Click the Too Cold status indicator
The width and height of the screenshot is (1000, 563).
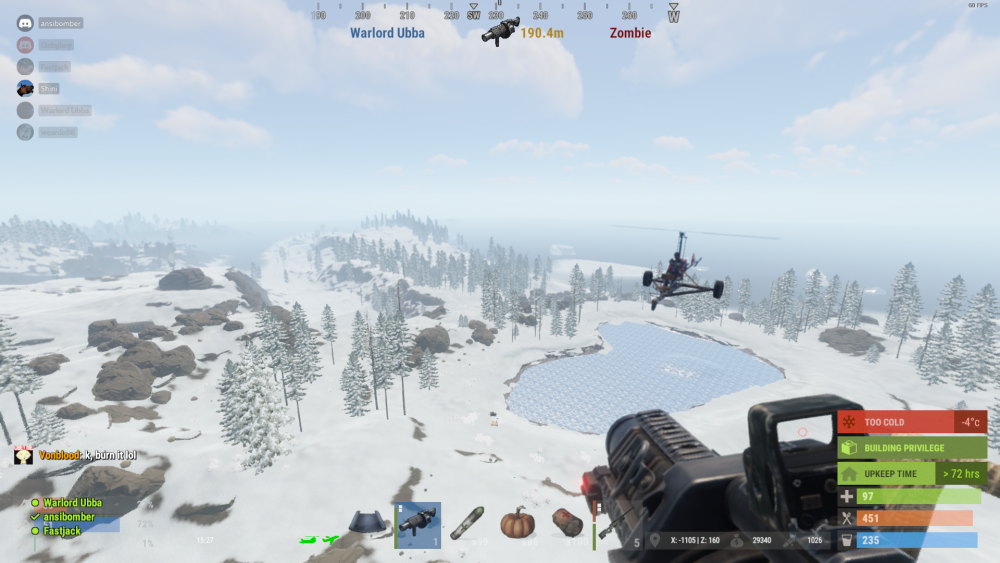[x=912, y=422]
